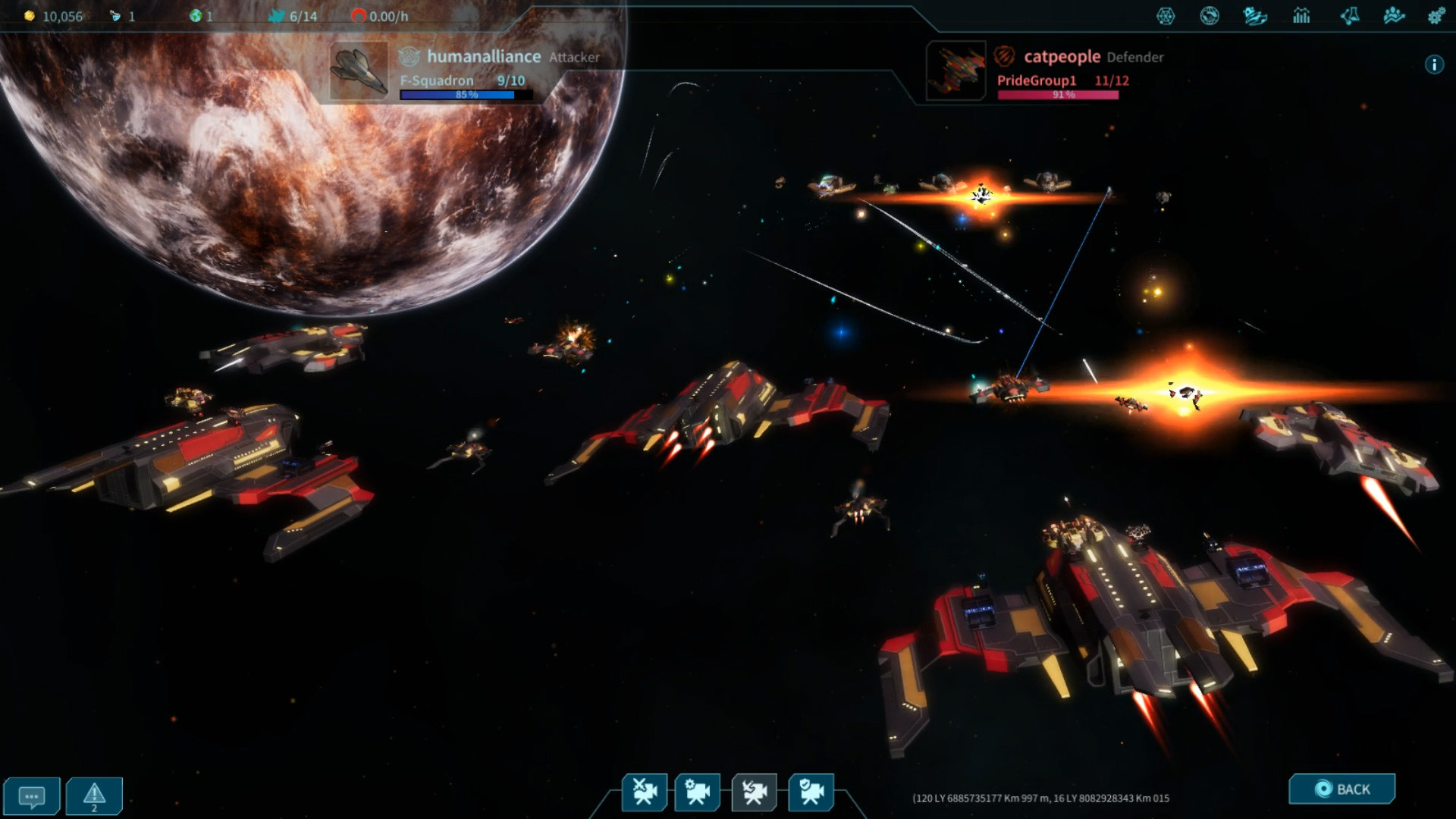Click the BACK button to leave battle view
The height and width of the screenshot is (819, 1456).
pyautogui.click(x=1341, y=789)
